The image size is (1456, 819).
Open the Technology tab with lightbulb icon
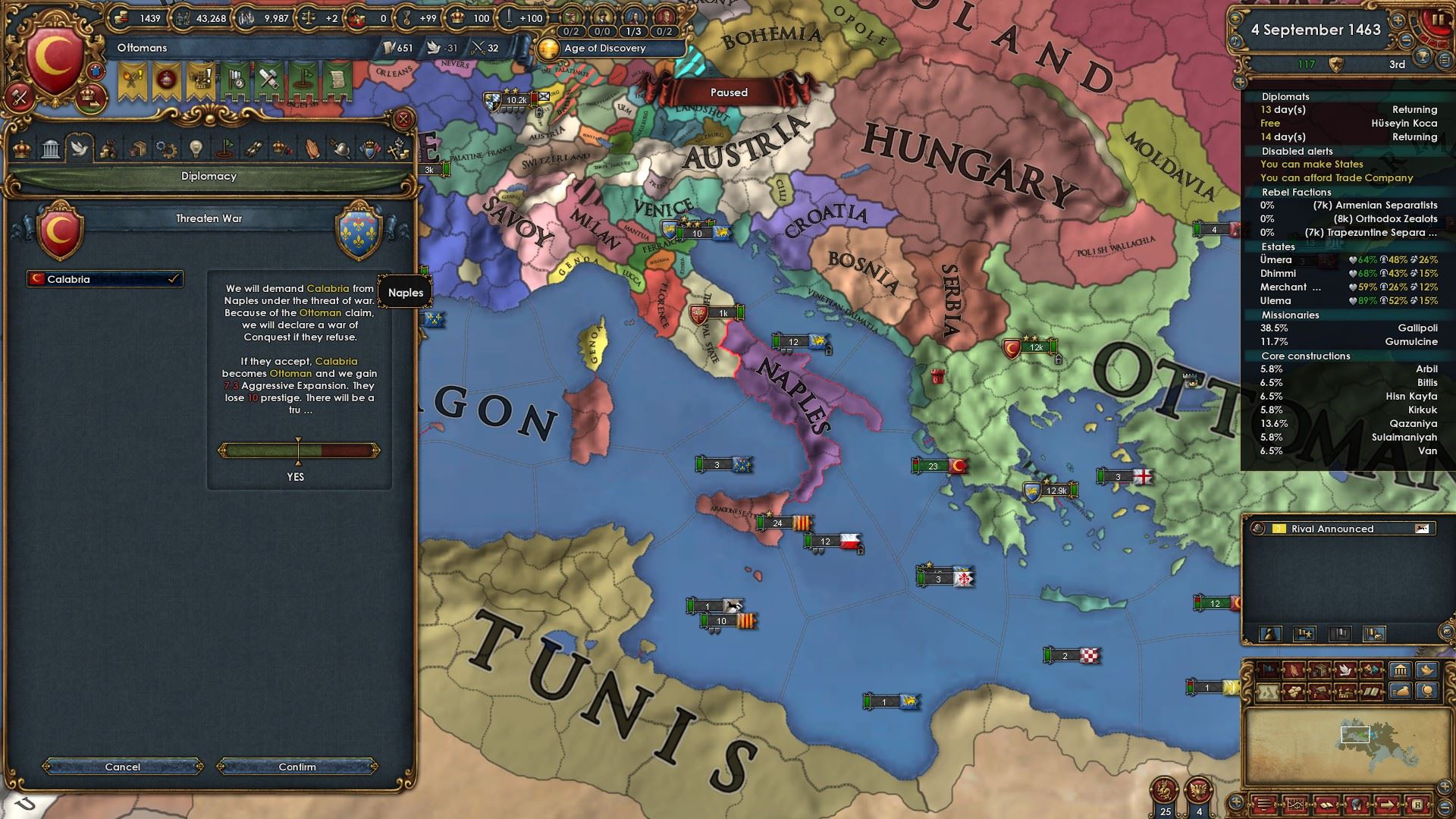[196, 148]
